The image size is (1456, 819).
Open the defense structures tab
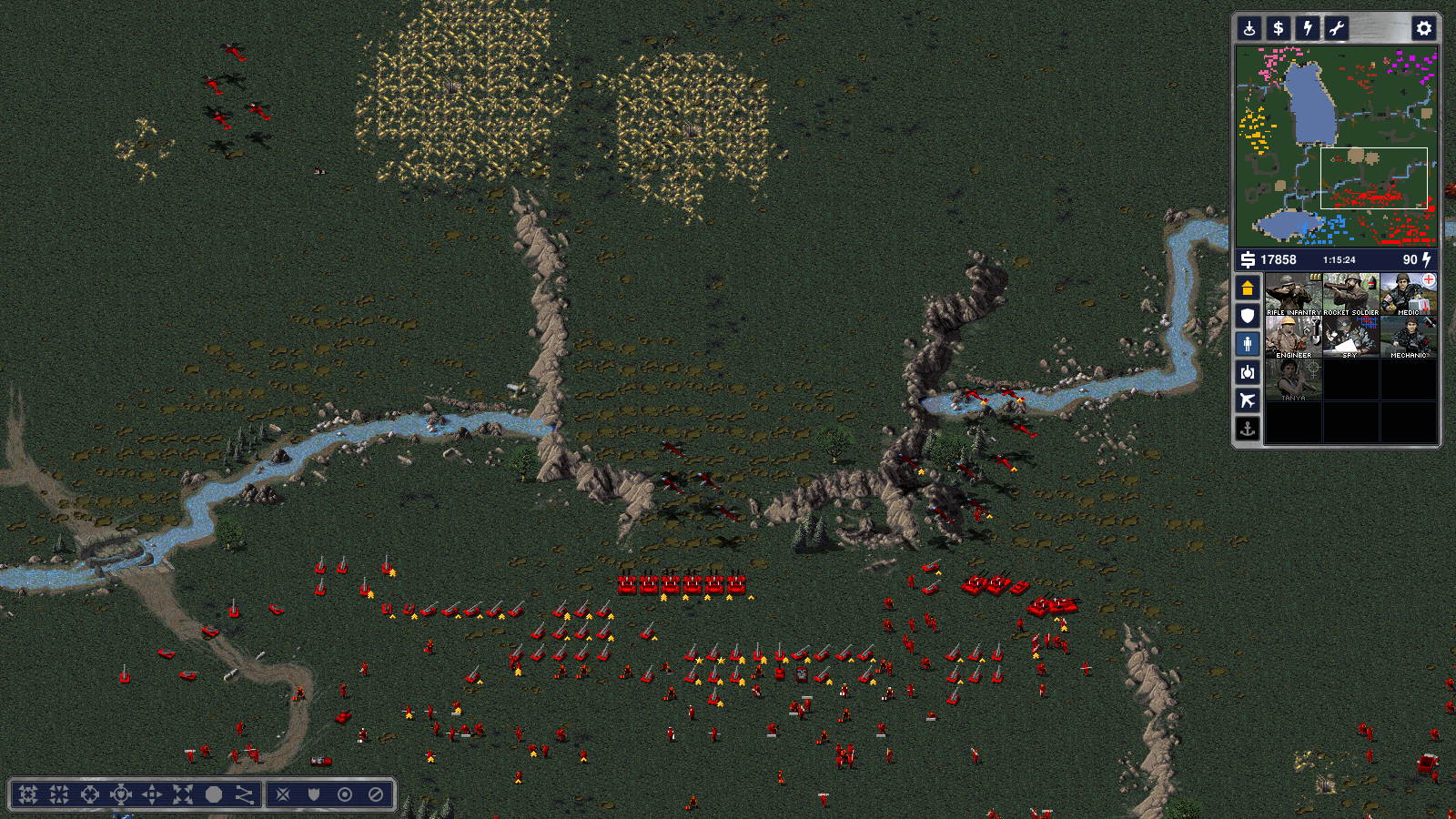pyautogui.click(x=1248, y=316)
